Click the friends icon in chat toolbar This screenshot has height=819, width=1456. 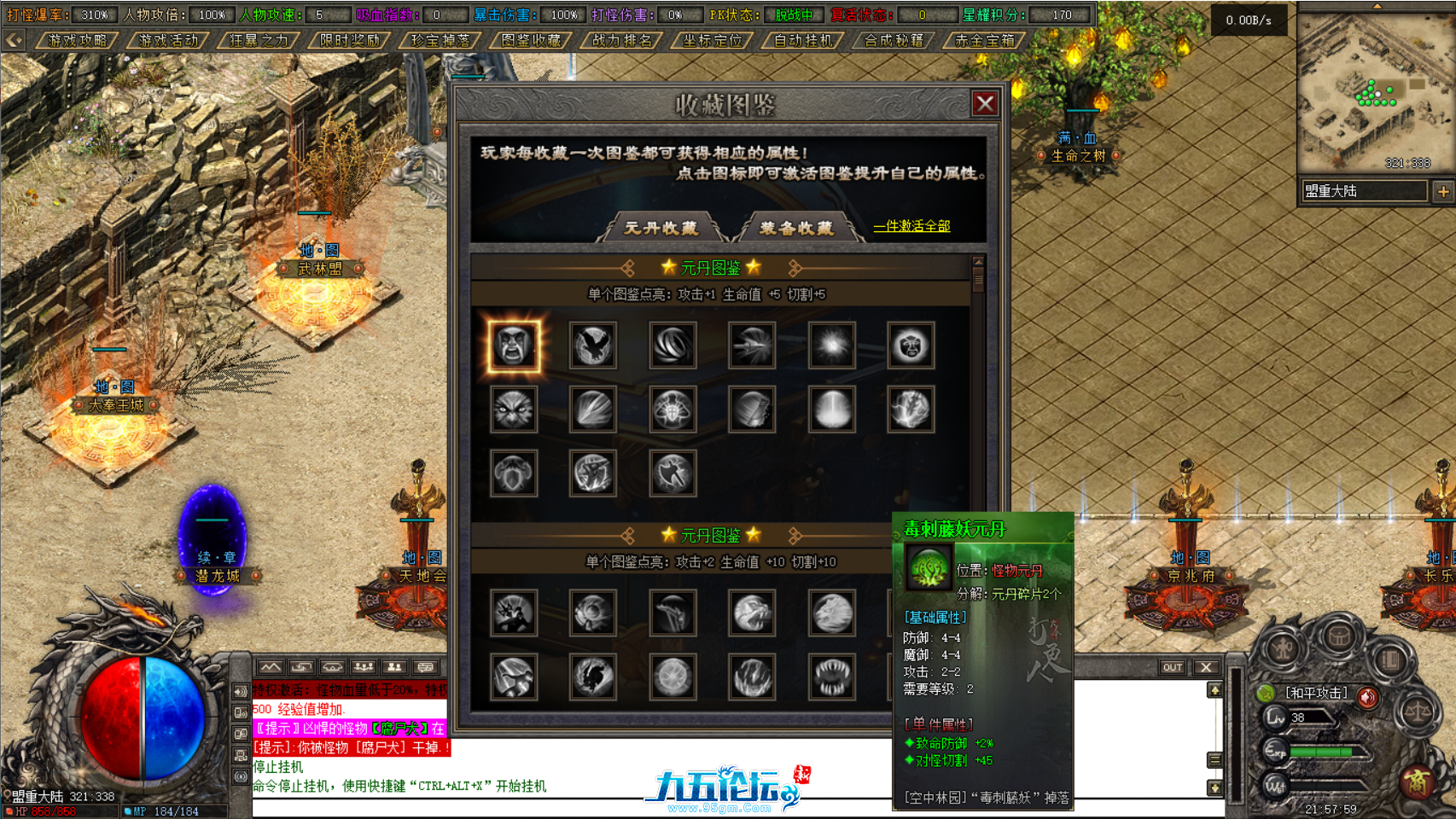pyautogui.click(x=395, y=667)
